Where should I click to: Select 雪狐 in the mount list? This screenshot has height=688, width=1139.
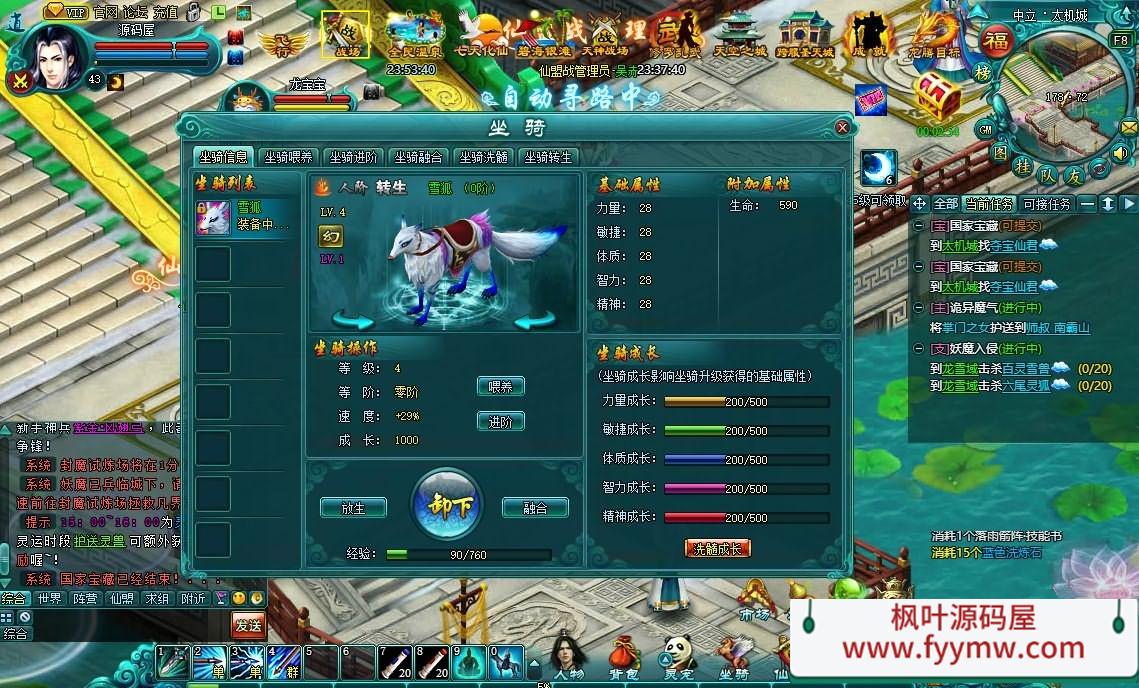246,217
